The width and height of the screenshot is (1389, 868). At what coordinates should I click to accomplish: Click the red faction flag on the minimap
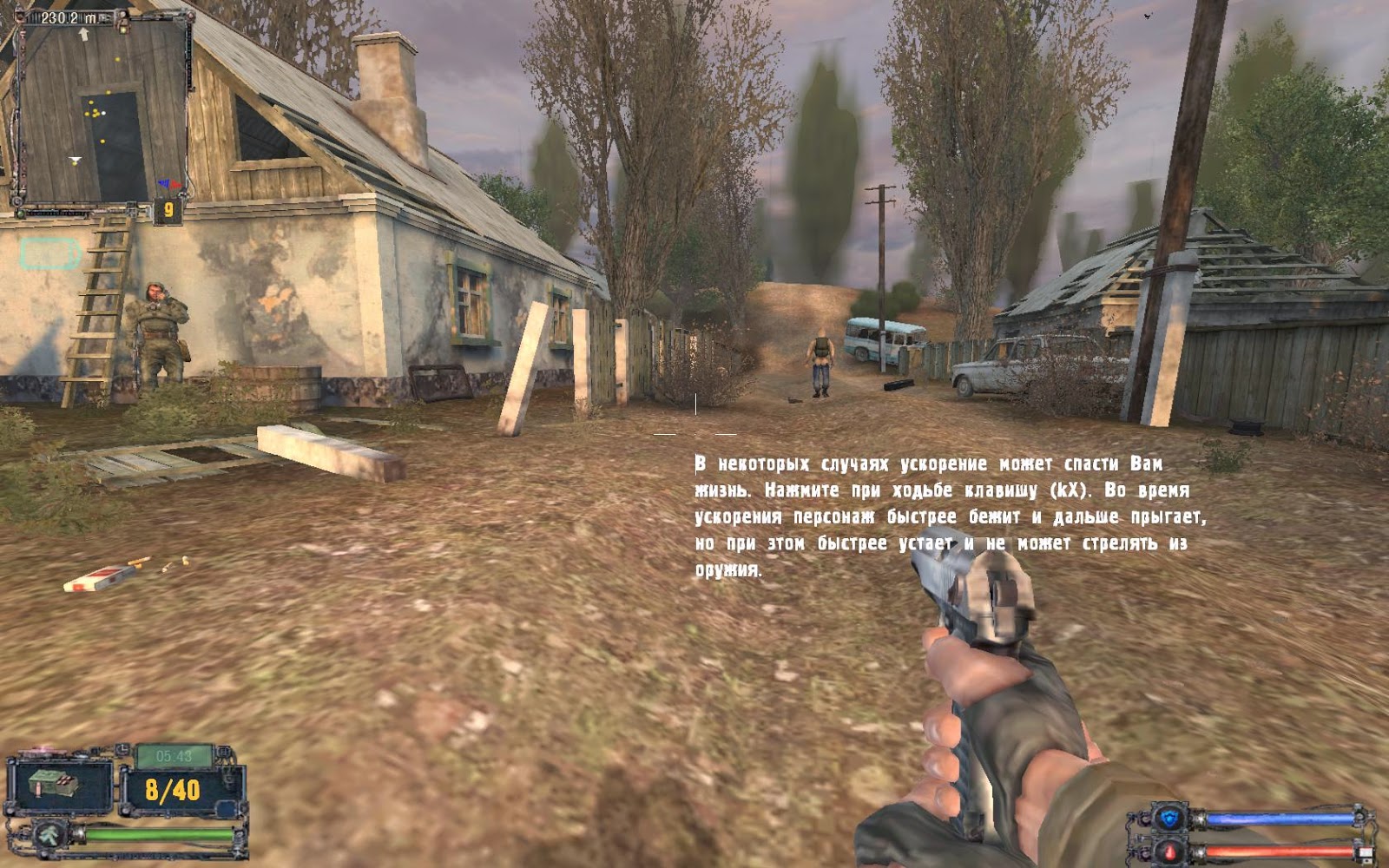(x=175, y=185)
